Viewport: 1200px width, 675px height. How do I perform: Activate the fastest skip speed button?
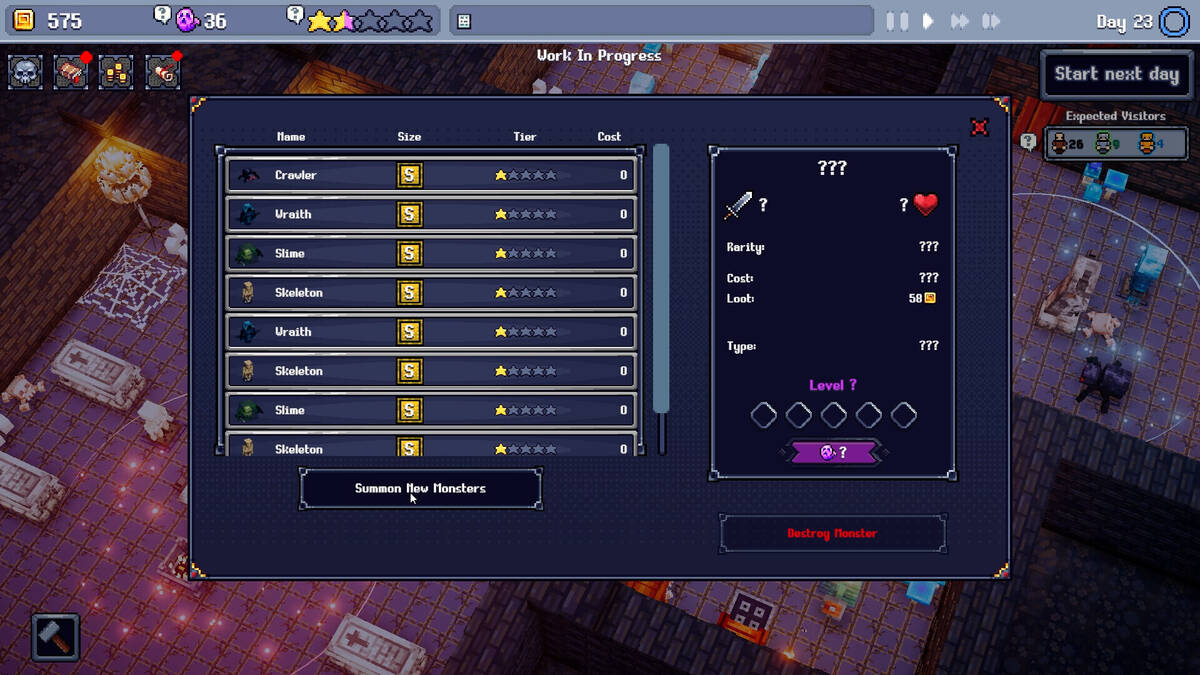[x=991, y=21]
